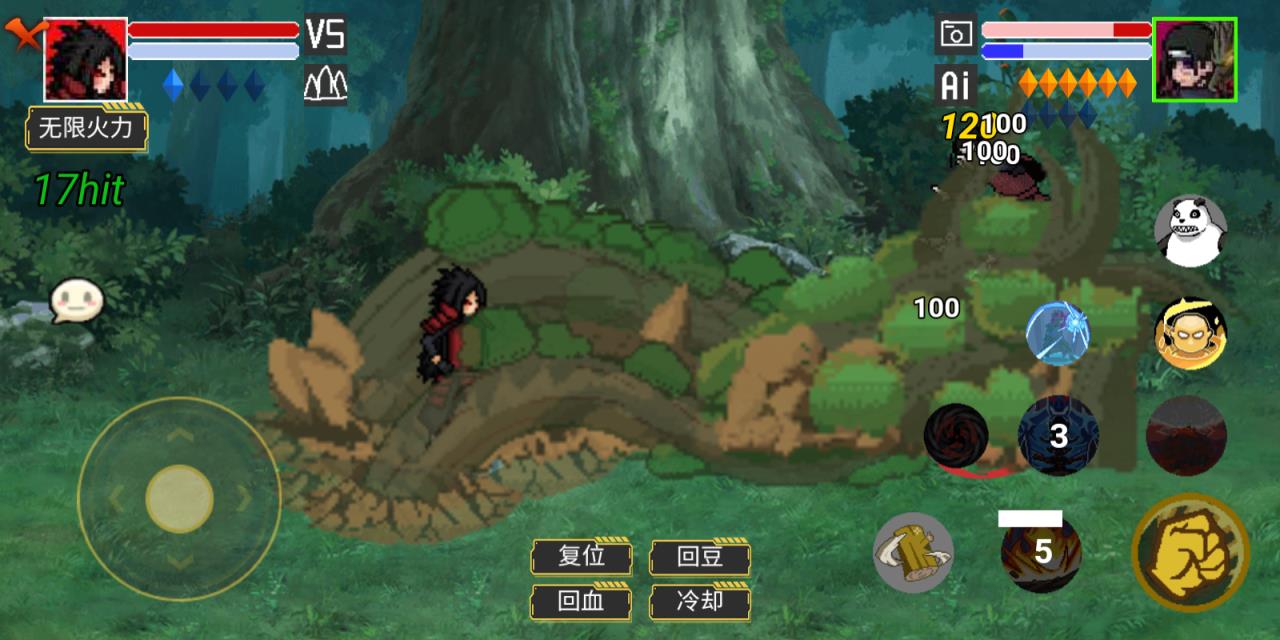
Task: Click the mountain stage icon under VS
Action: pos(325,84)
